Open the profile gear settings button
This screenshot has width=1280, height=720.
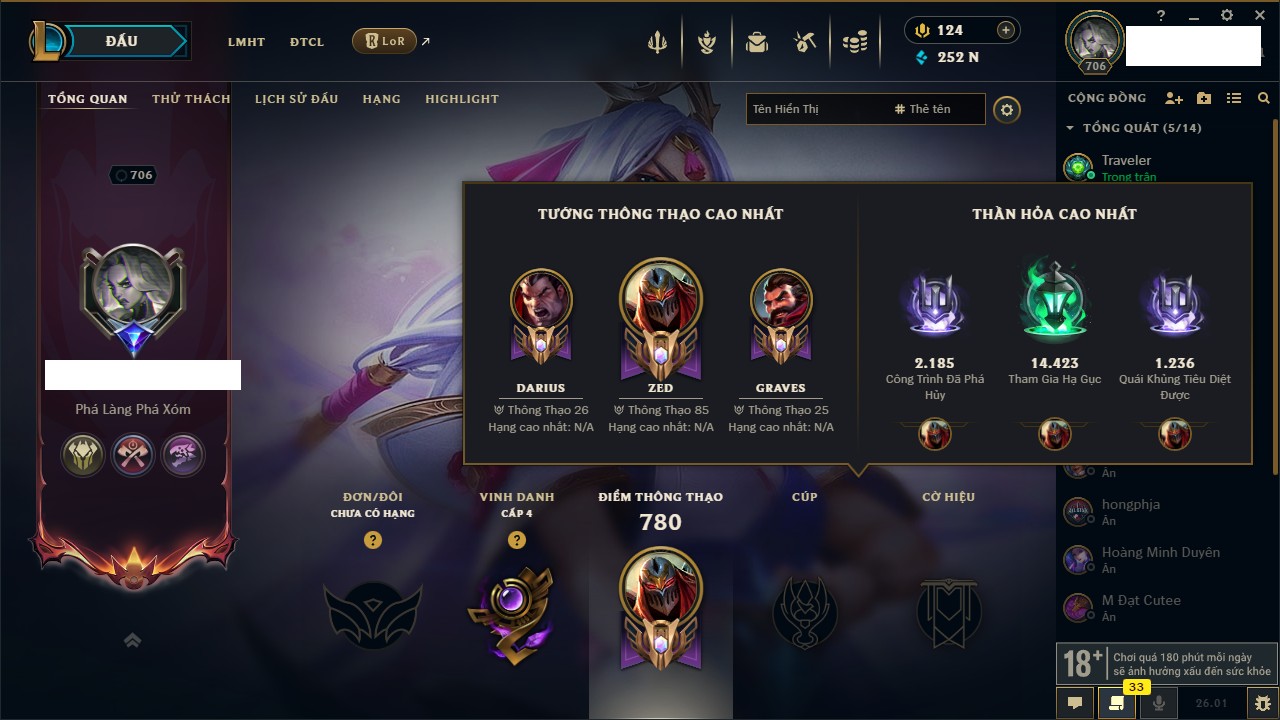click(1007, 109)
